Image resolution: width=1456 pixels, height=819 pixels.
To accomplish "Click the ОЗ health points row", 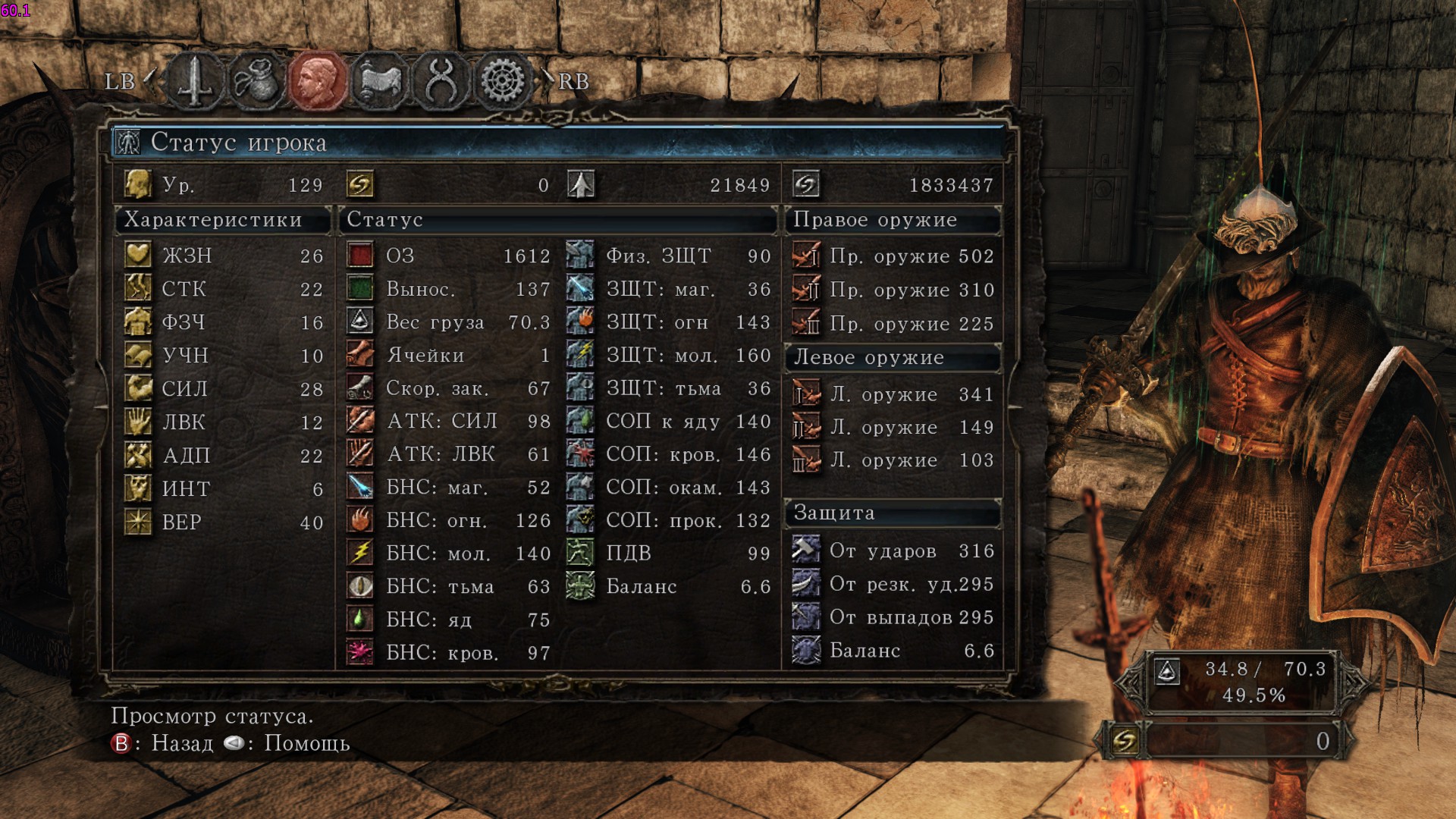I will (447, 256).
